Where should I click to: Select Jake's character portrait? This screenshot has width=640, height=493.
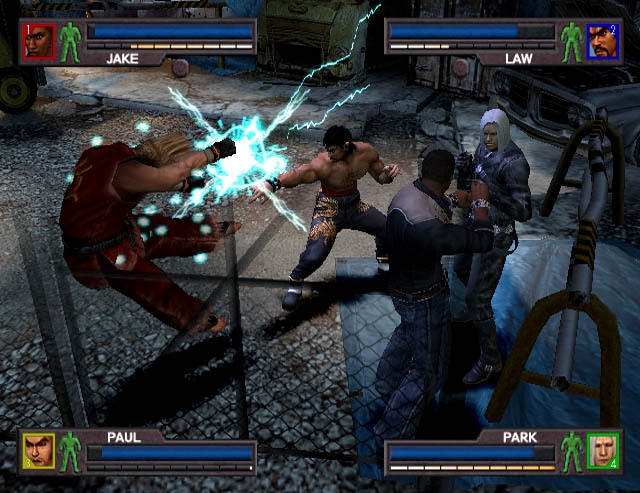coord(38,41)
